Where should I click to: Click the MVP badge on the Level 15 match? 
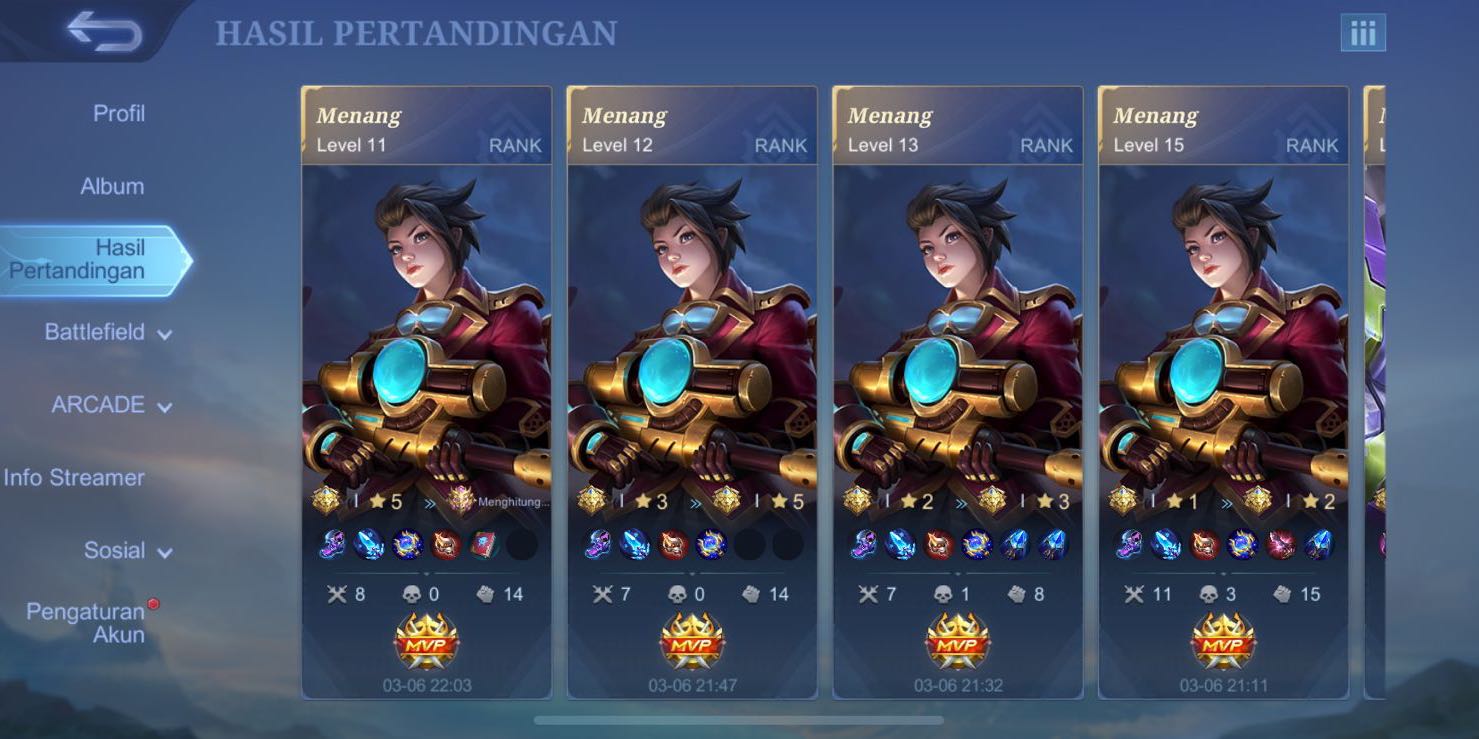tap(1222, 642)
